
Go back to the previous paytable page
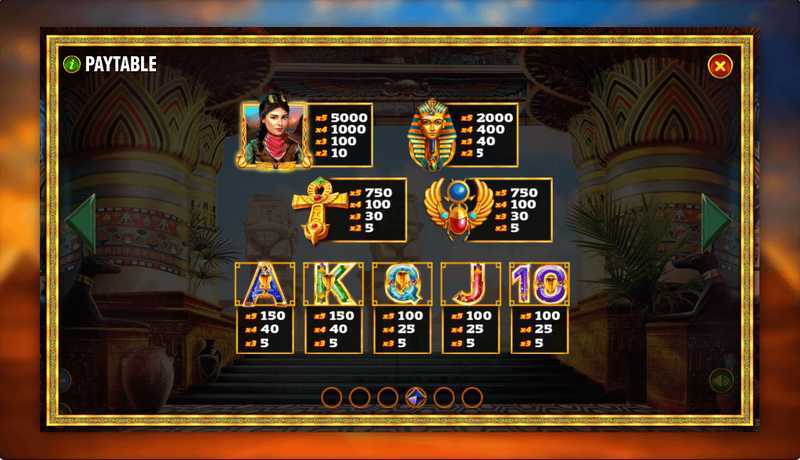(x=81, y=222)
